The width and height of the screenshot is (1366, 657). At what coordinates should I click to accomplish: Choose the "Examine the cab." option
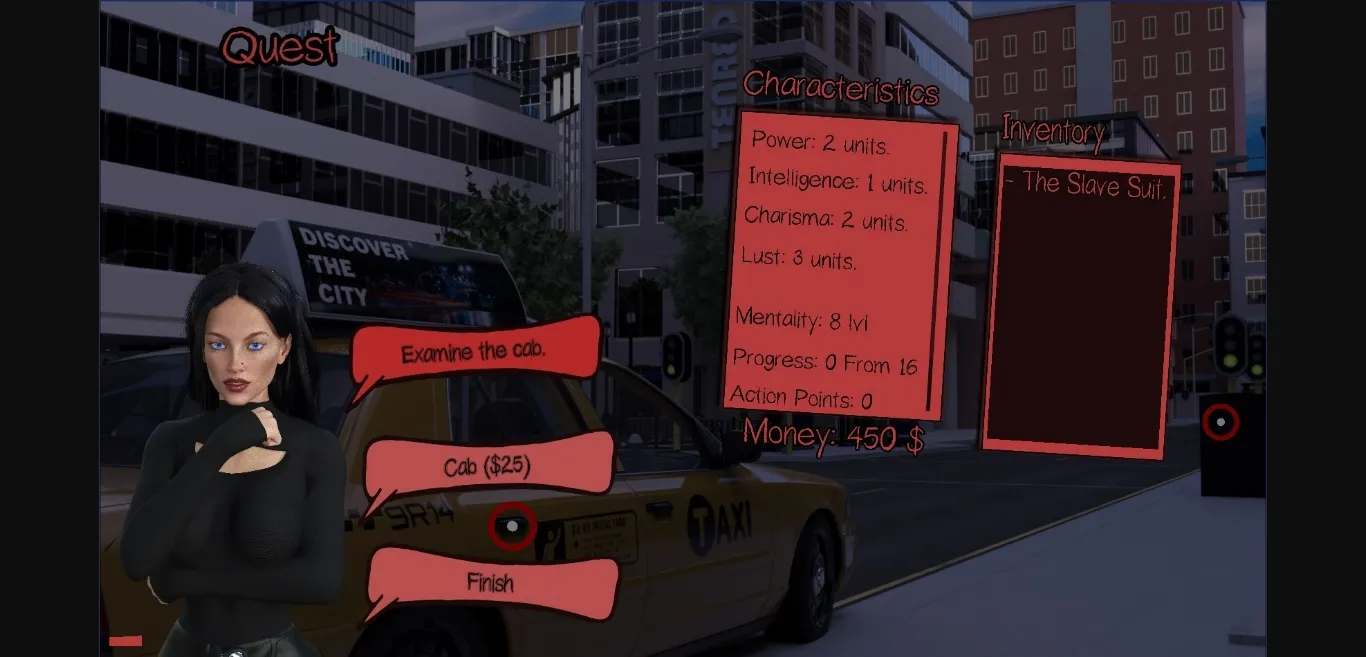pos(474,352)
